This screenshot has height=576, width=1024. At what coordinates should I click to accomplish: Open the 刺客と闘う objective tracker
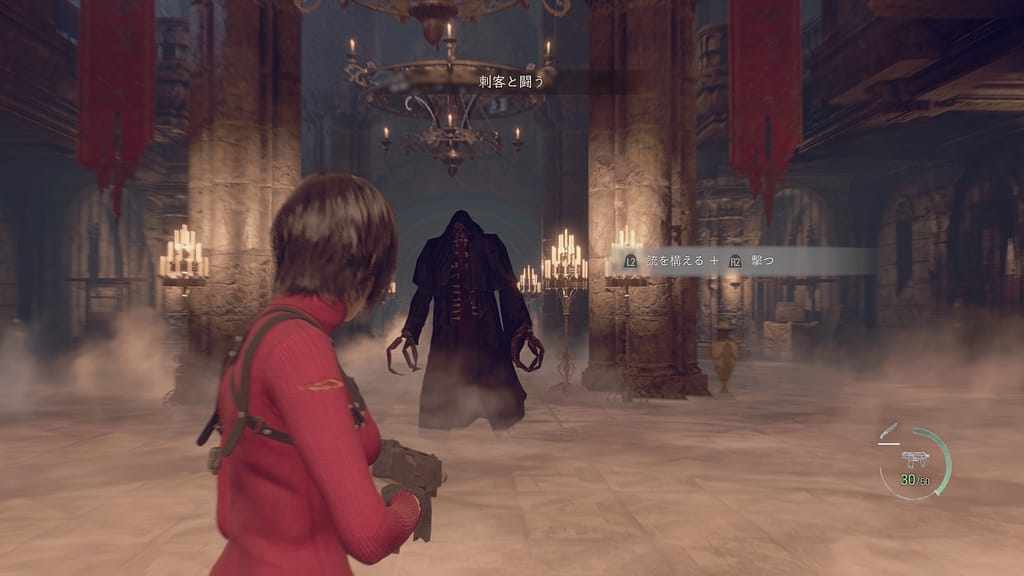pyautogui.click(x=511, y=81)
